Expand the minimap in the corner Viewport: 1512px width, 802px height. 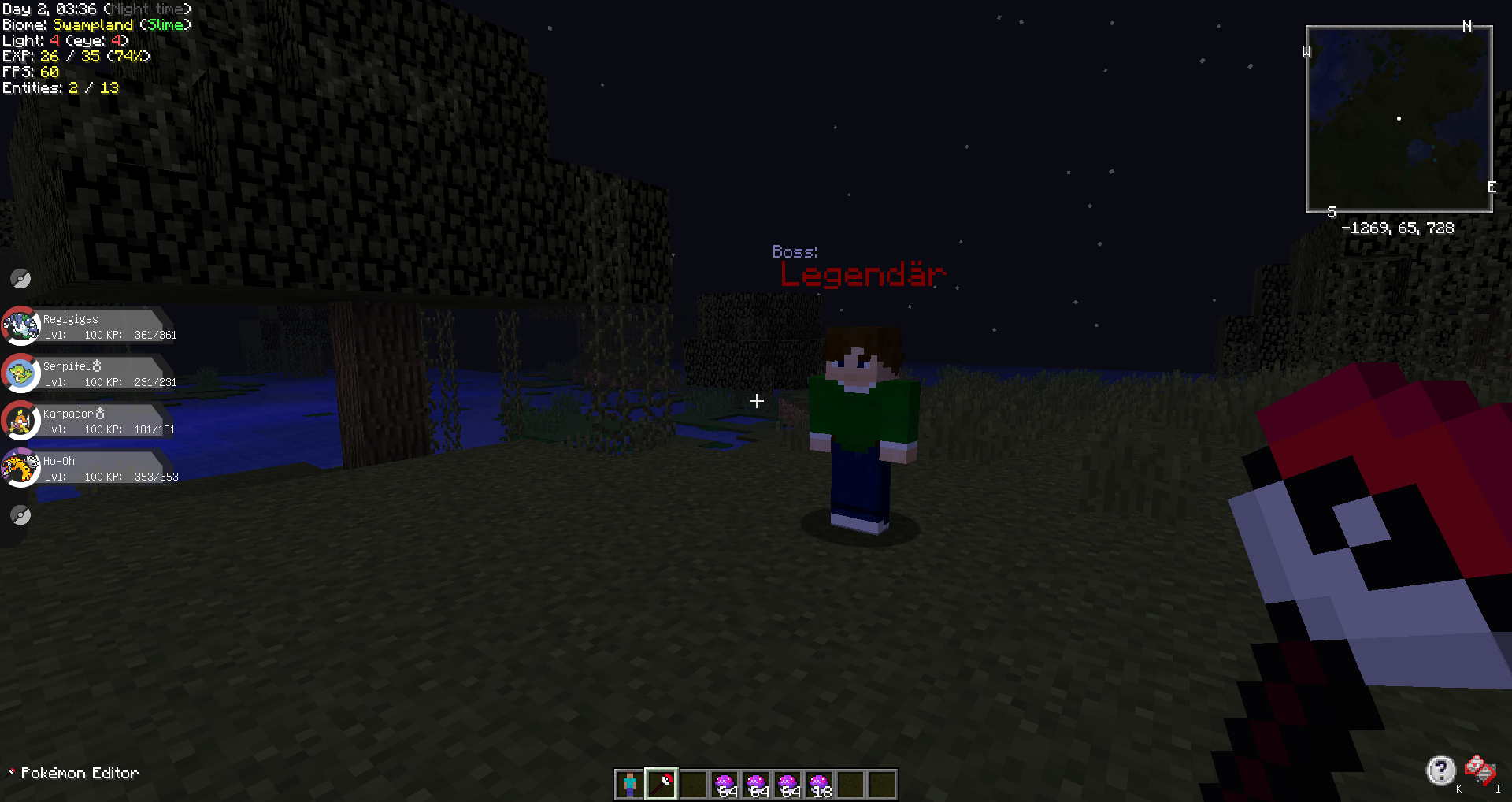[1399, 118]
